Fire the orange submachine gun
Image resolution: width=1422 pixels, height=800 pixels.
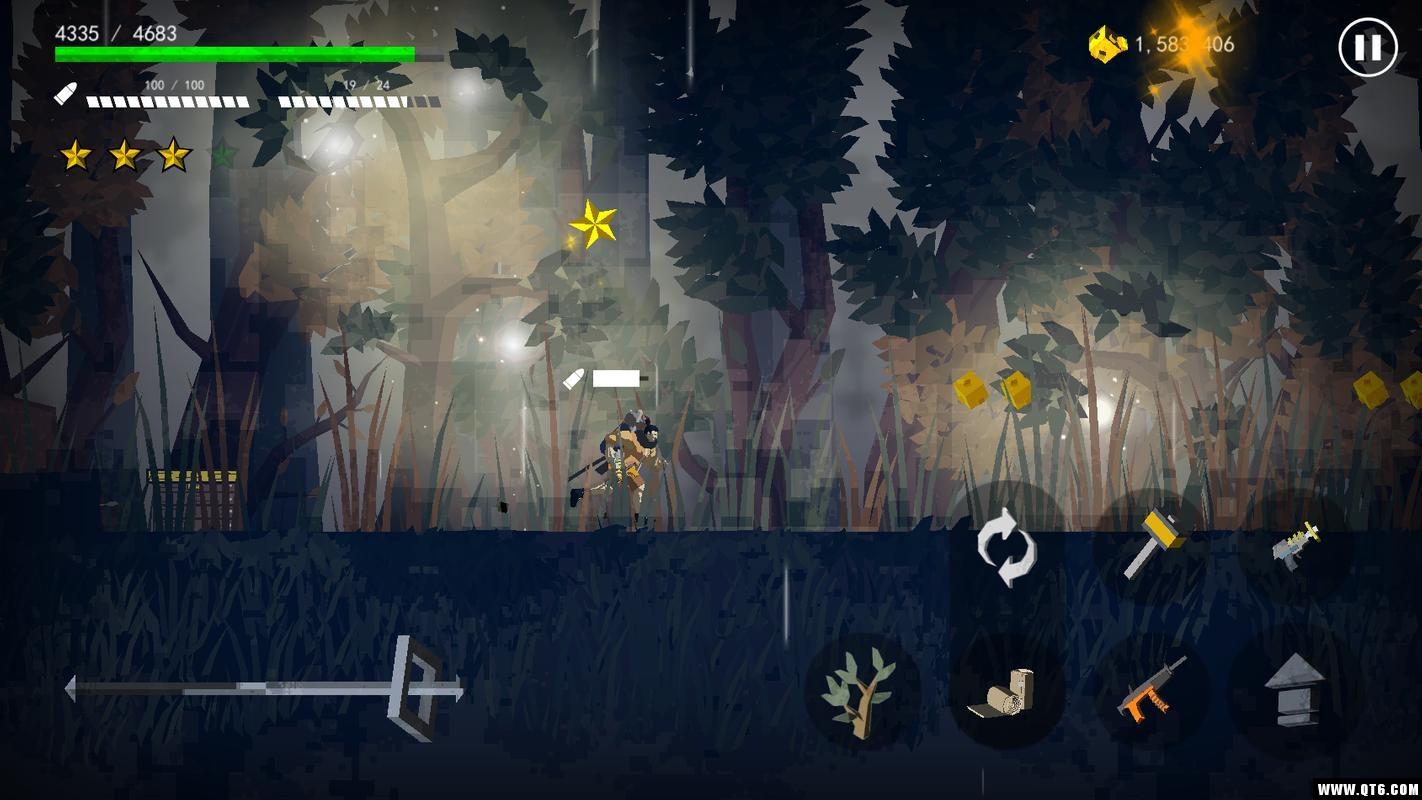(x=1152, y=690)
